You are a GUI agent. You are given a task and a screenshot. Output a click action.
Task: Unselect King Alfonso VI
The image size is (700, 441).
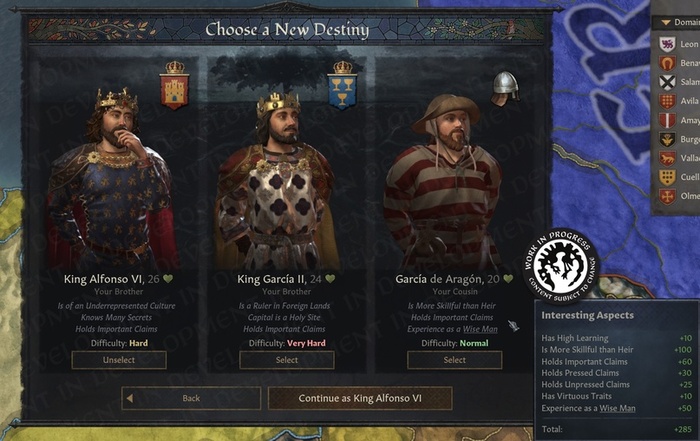tap(119, 360)
